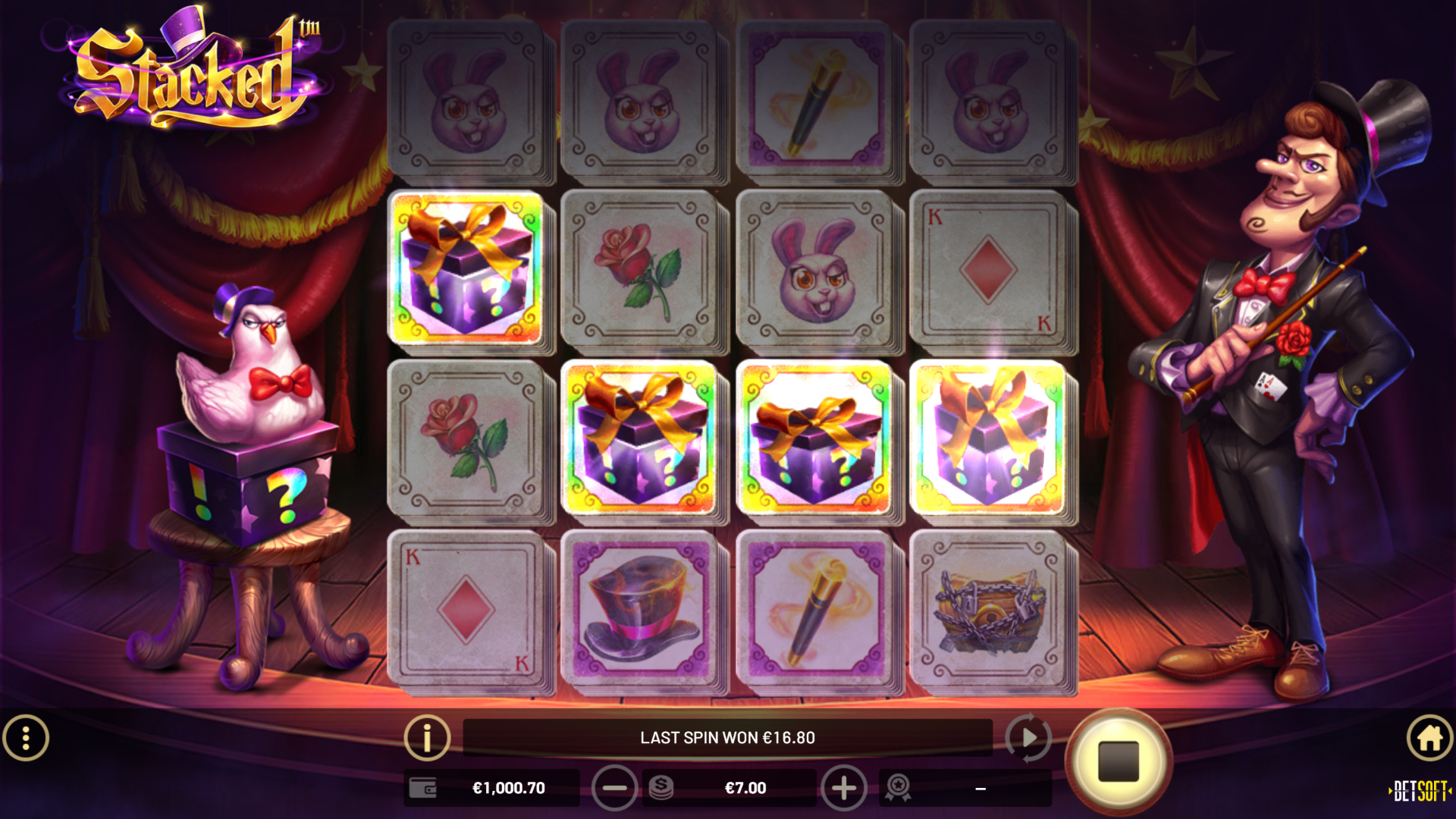The image size is (1456, 819).
Task: Click the award badge tracker icon
Action: [x=898, y=788]
